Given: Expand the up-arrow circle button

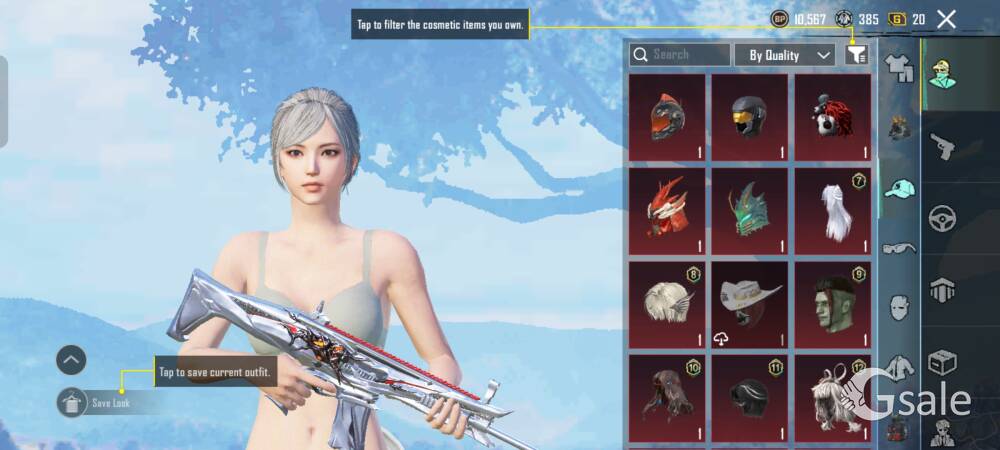Looking at the screenshot, I should click(71, 360).
